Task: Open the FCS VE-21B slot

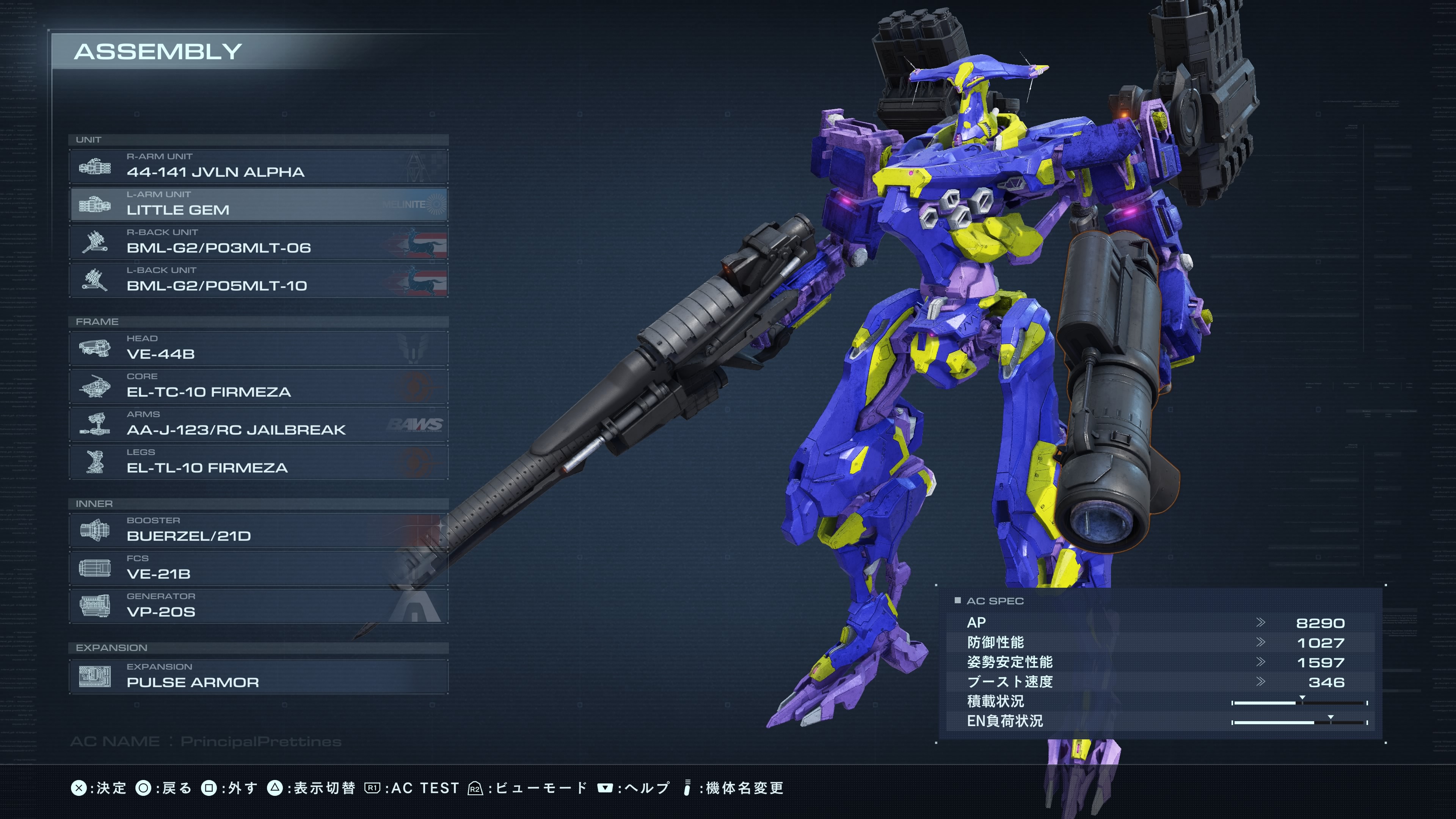Action: click(258, 568)
